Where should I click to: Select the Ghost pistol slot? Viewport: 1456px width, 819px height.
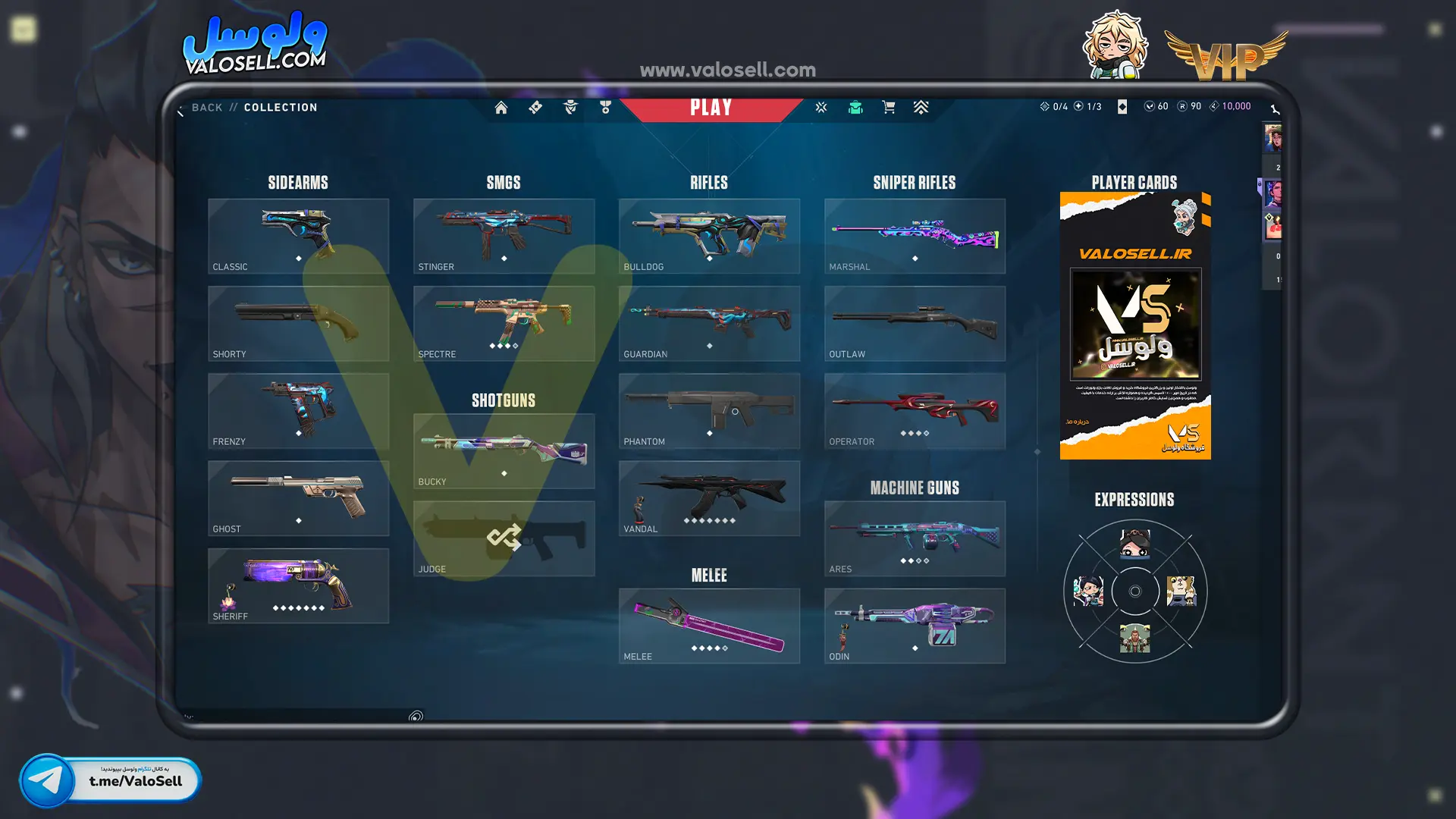coord(298,498)
